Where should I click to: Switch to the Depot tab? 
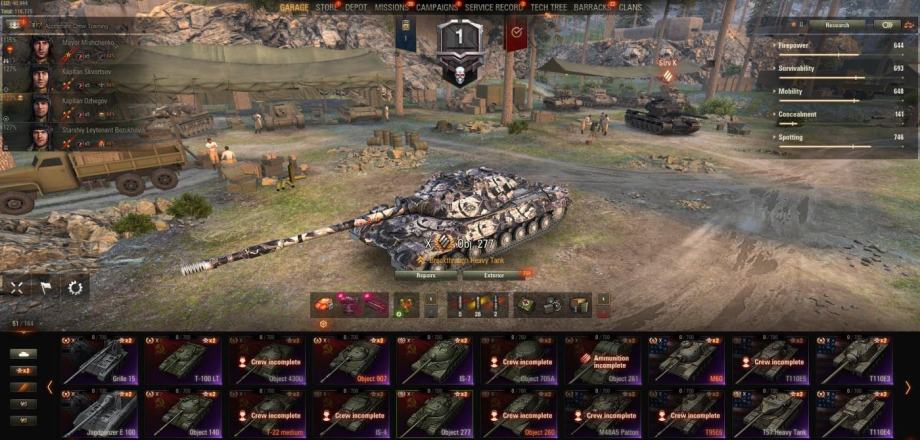click(x=356, y=7)
